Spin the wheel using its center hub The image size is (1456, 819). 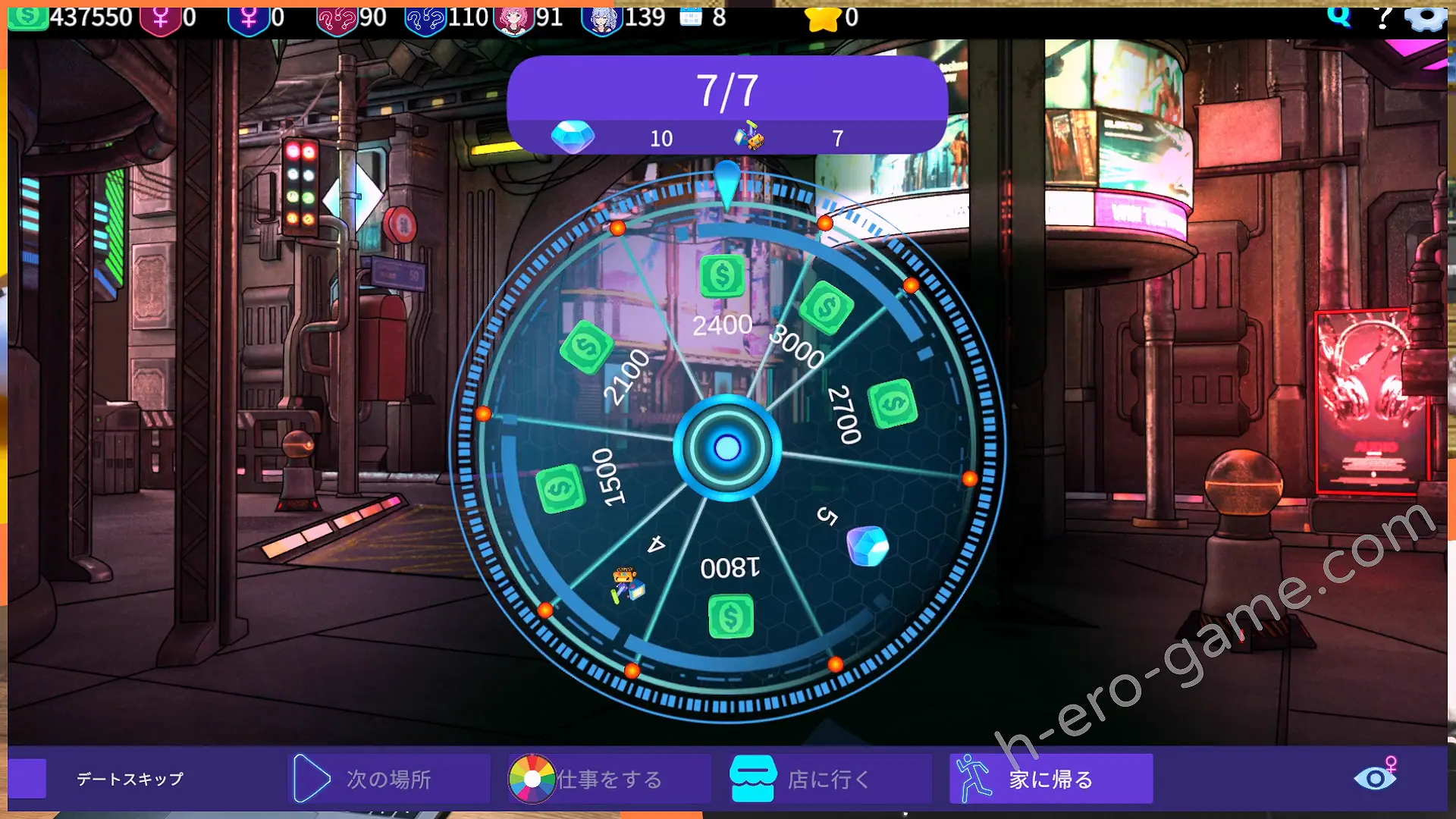(727, 448)
